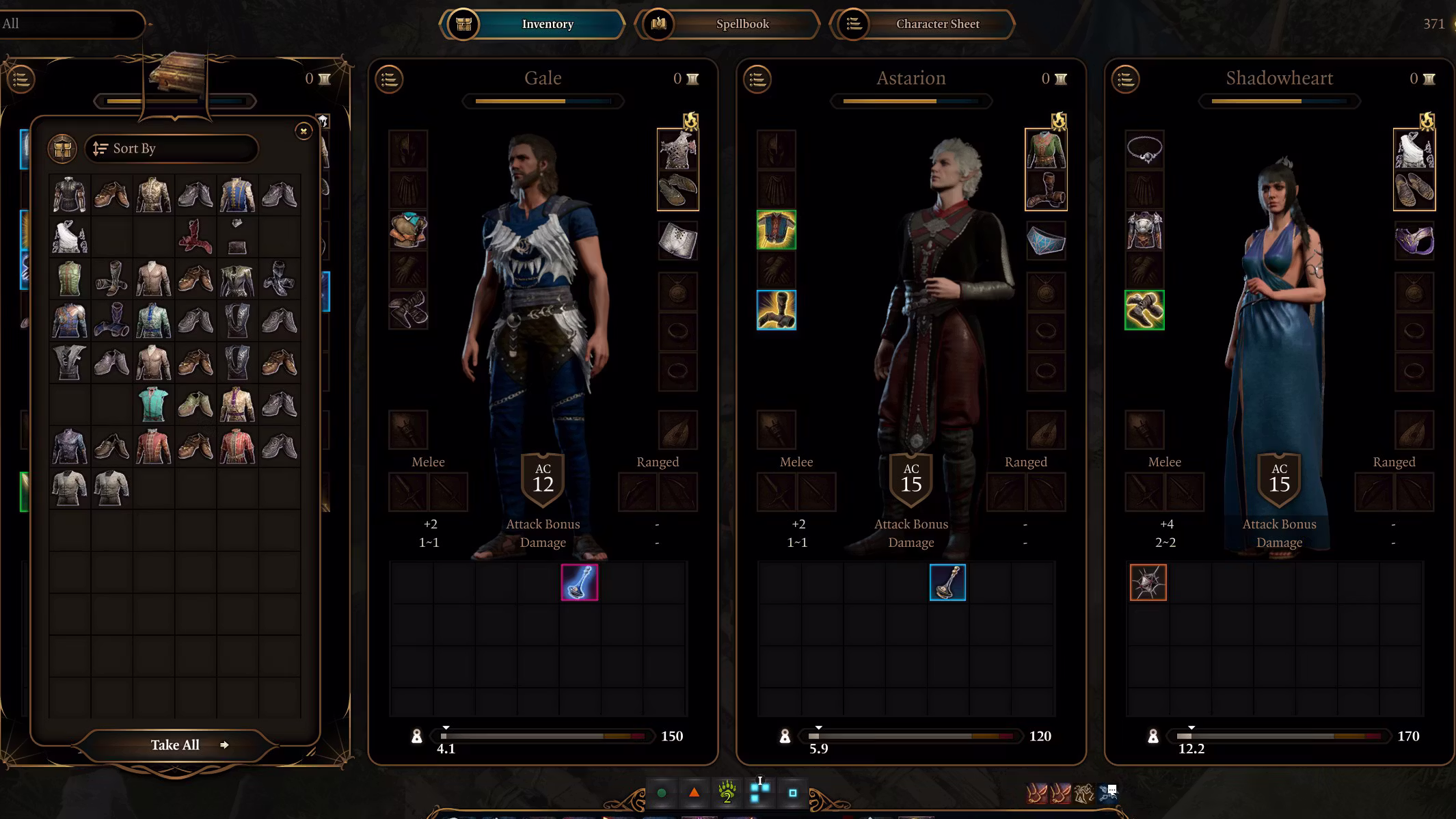Close the container loot window
1456x819 pixels.
(x=304, y=131)
